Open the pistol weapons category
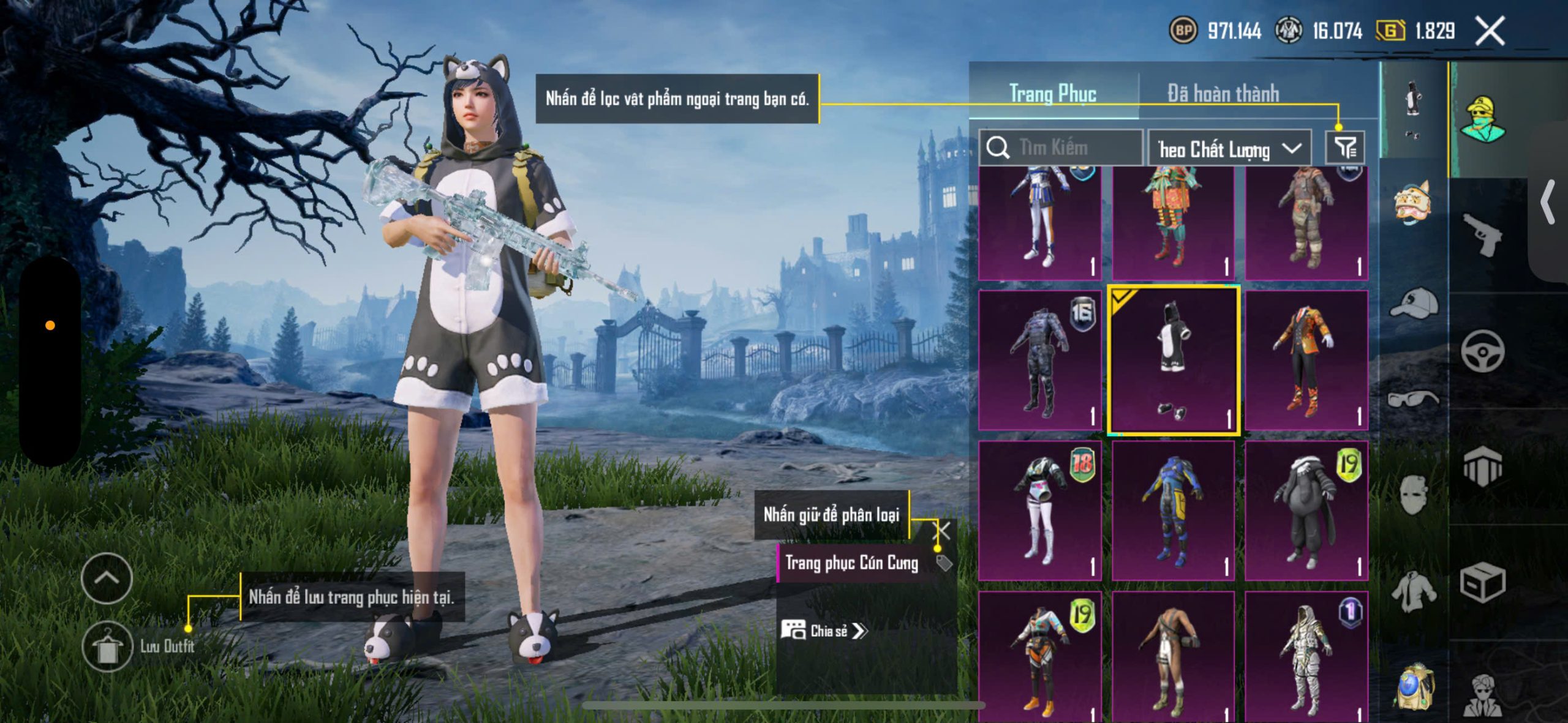 1482,234
